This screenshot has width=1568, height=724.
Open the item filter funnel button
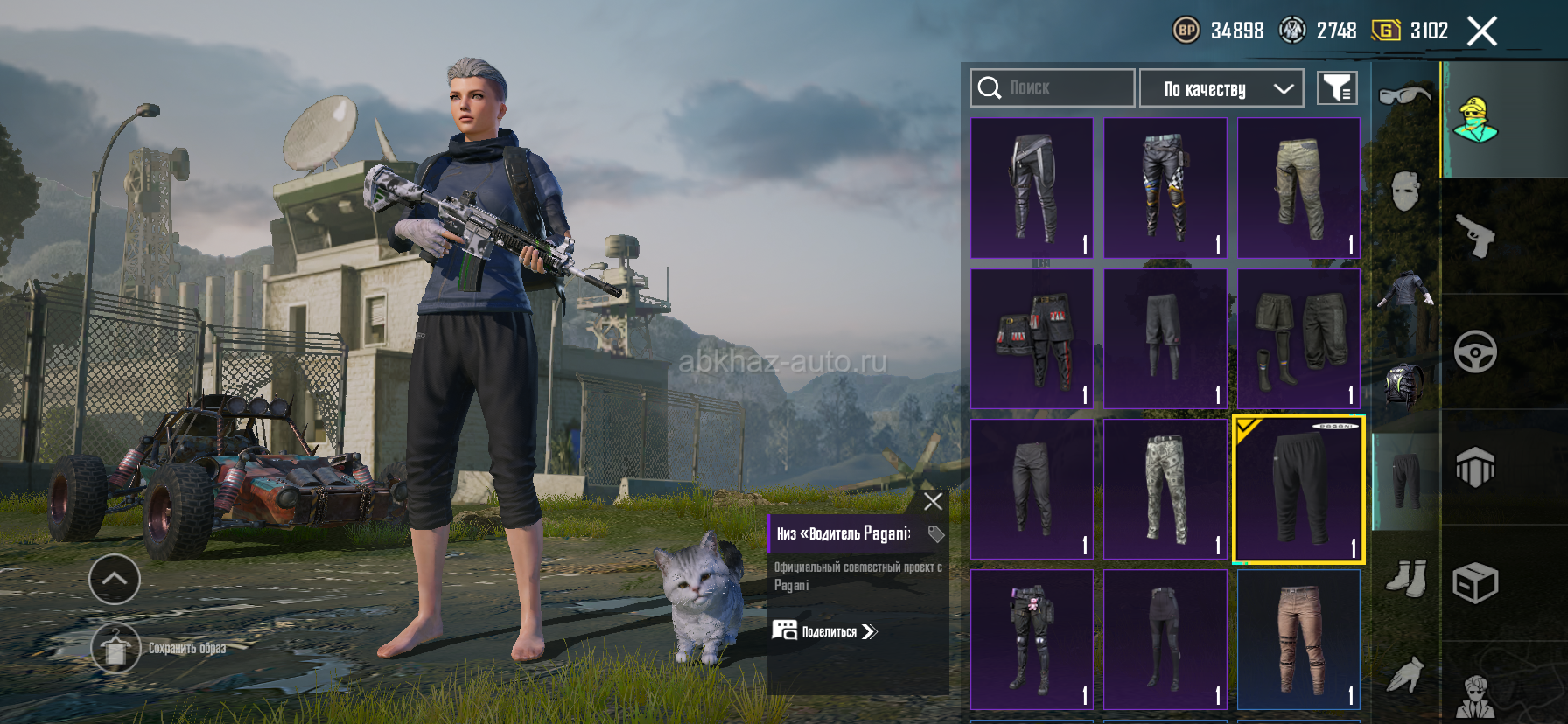point(1337,88)
